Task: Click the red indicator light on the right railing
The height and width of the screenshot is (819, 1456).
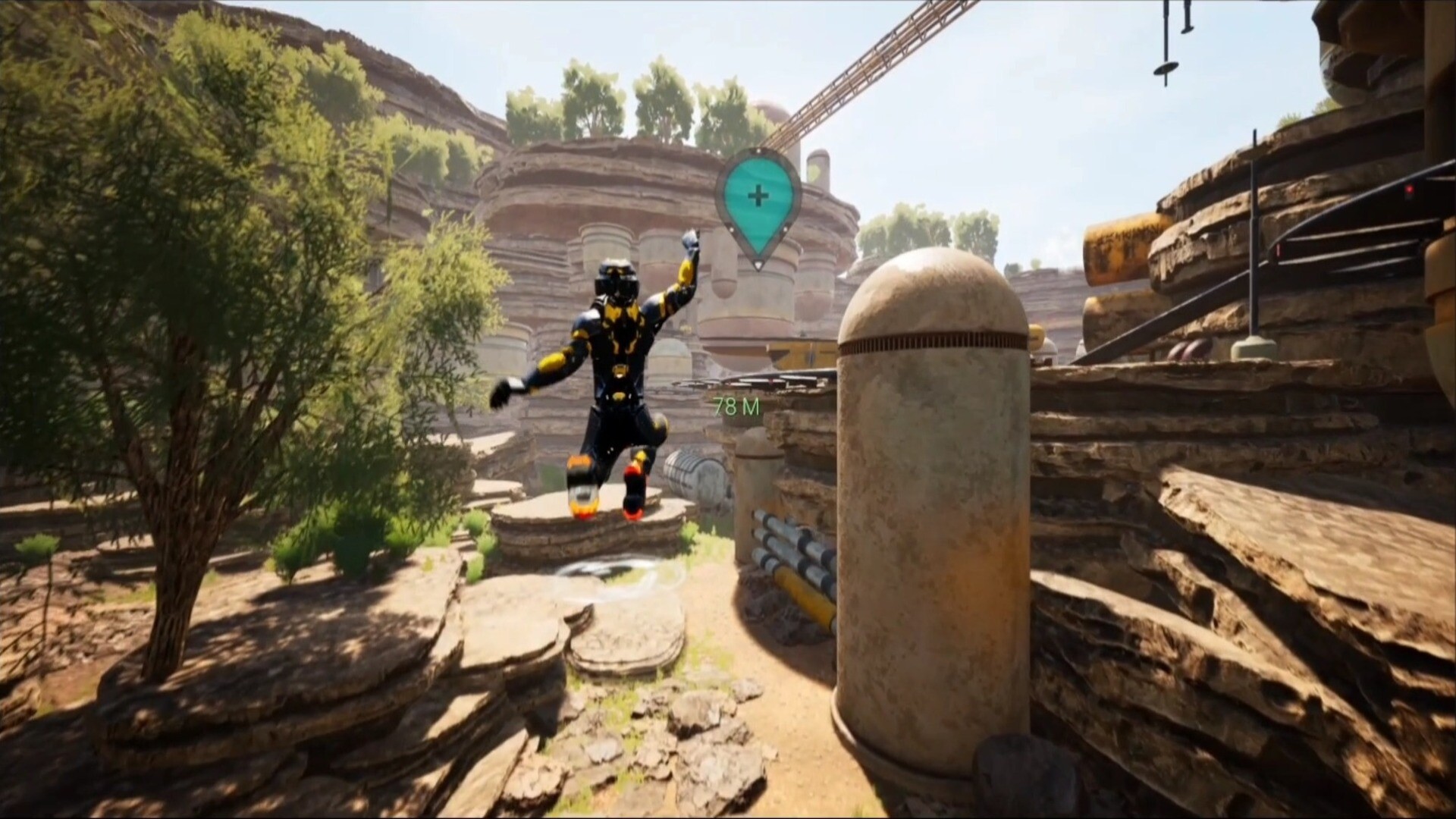Action: (1279, 249)
